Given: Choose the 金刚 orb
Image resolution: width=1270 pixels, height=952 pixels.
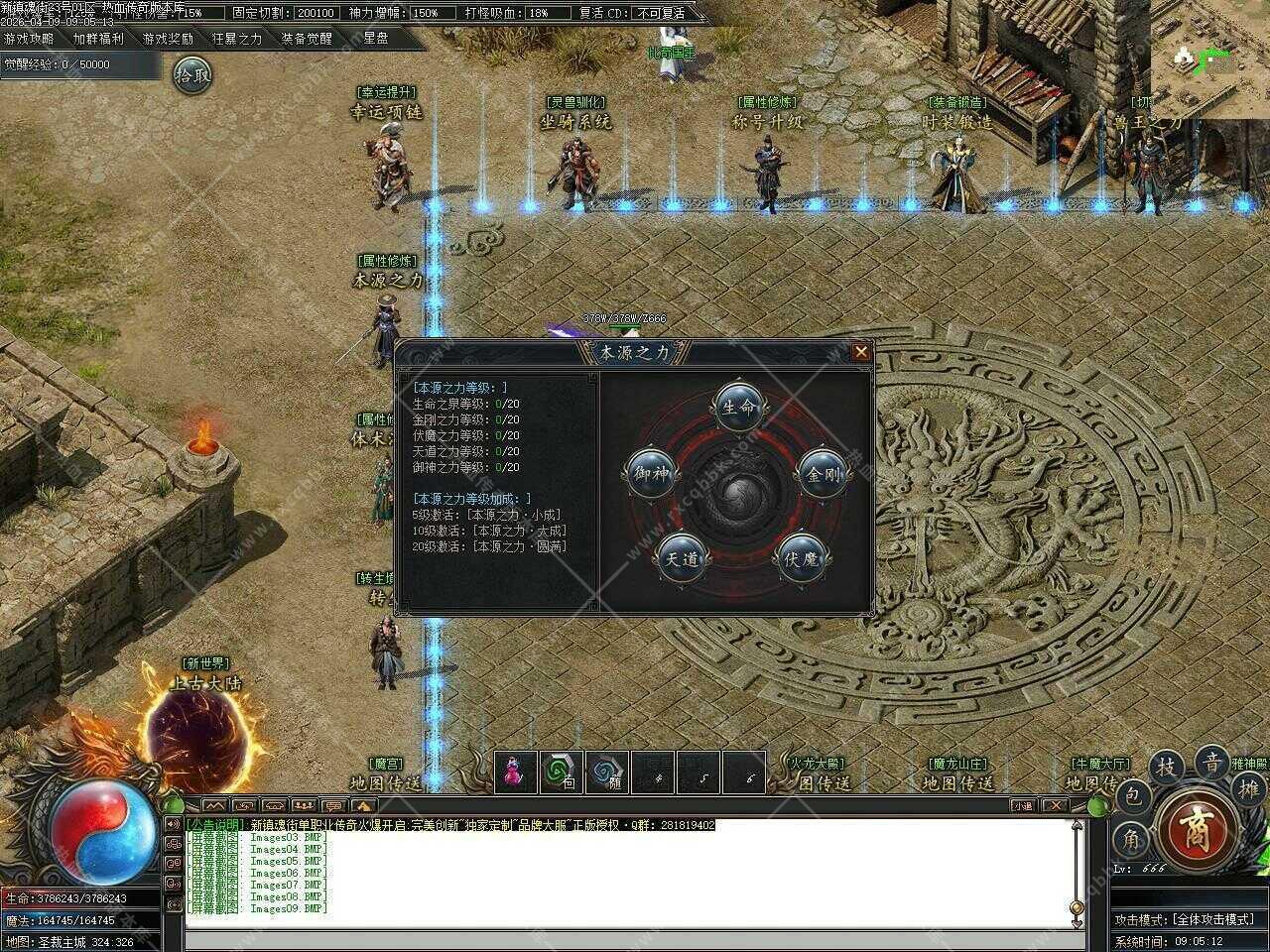Looking at the screenshot, I should pyautogui.click(x=823, y=474).
